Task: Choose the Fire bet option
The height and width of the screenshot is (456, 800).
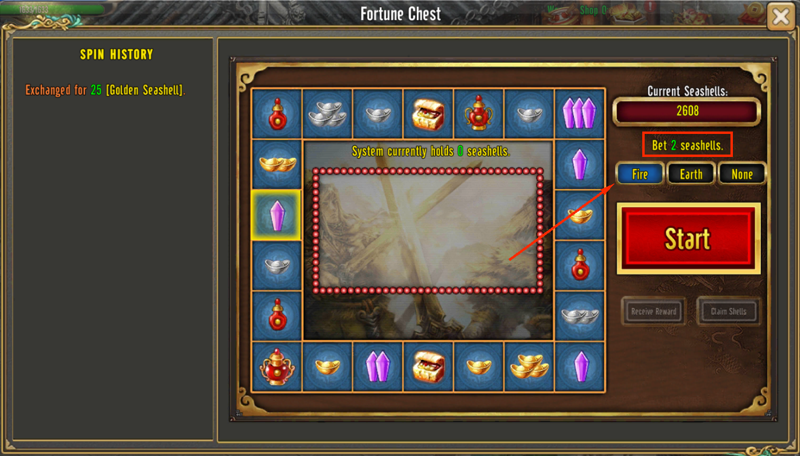Action: [x=640, y=173]
